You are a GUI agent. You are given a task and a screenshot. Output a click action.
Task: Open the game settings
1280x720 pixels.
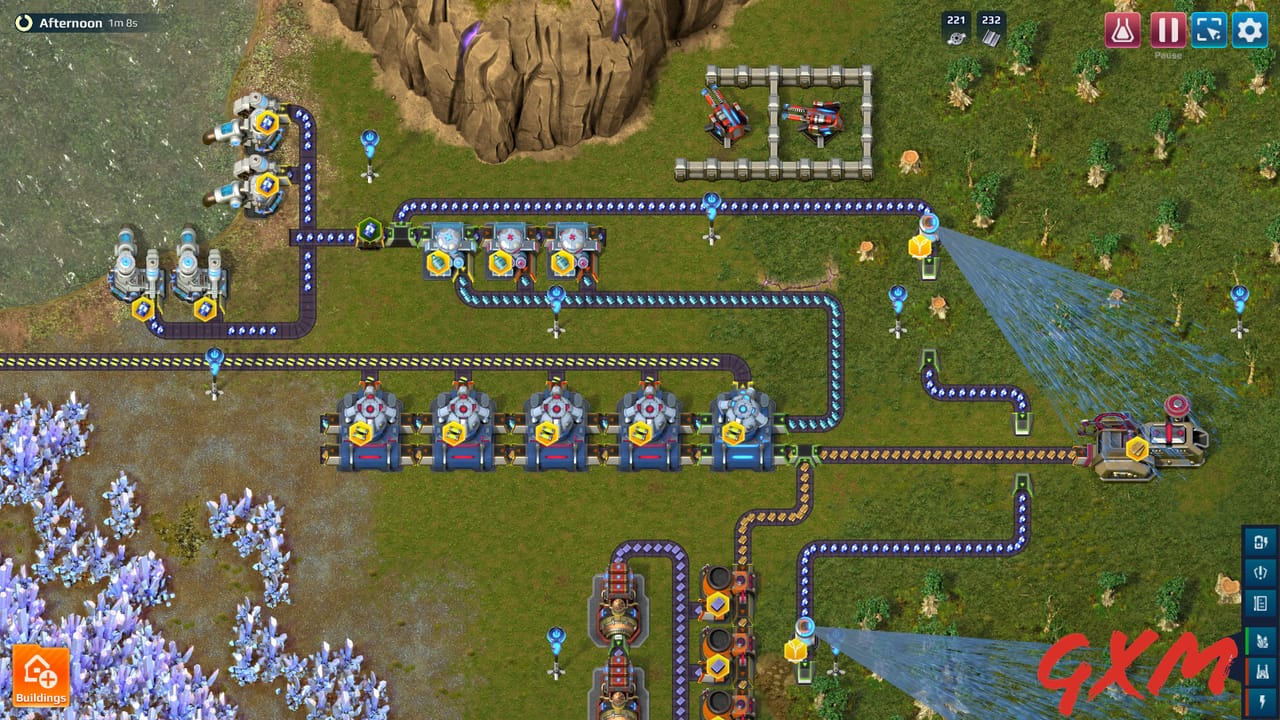1248,30
